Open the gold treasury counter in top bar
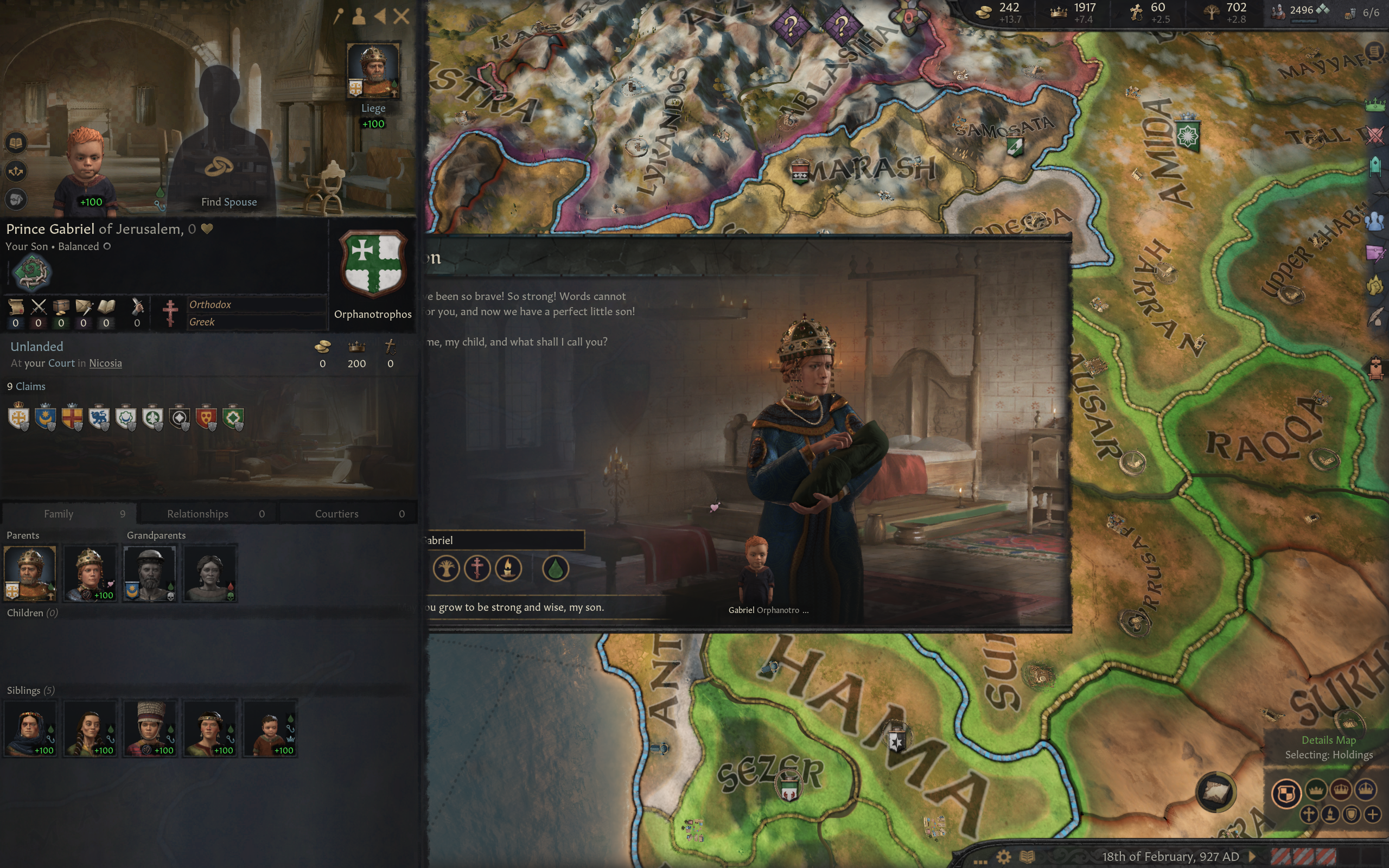The height and width of the screenshot is (868, 1389). [x=999, y=12]
